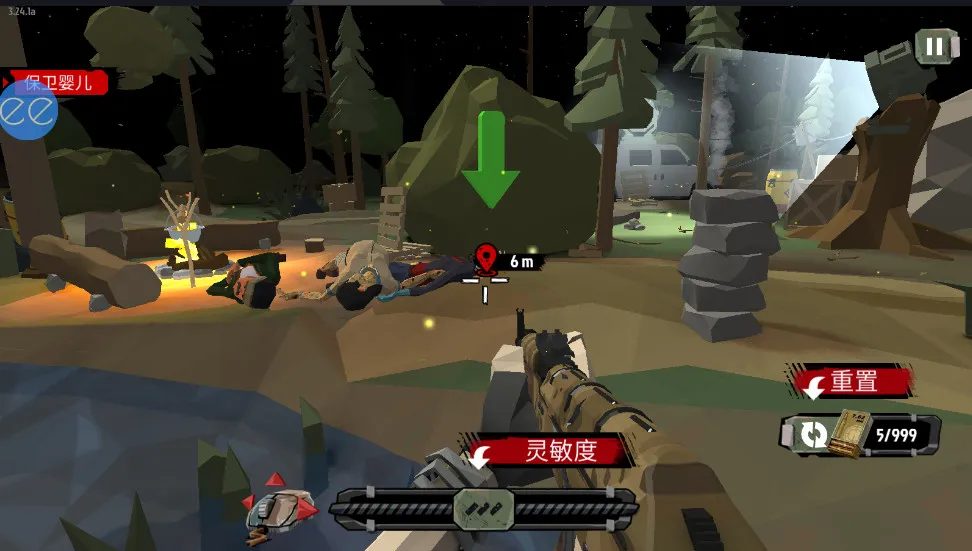Image resolution: width=972 pixels, height=551 pixels.
Task: Open the blue circular overlay bubble
Action: point(27,111)
